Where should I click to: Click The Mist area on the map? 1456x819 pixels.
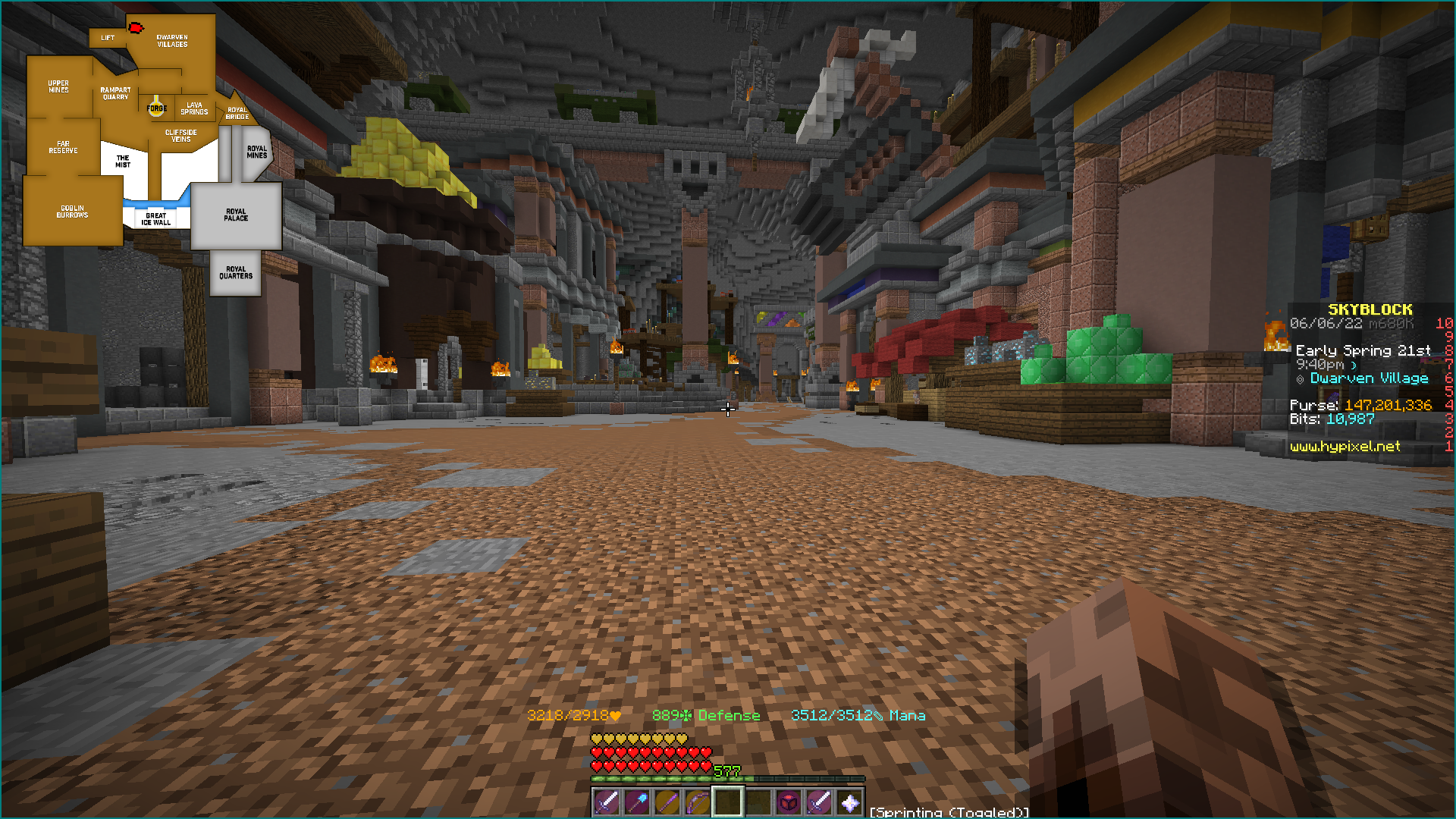[121, 159]
